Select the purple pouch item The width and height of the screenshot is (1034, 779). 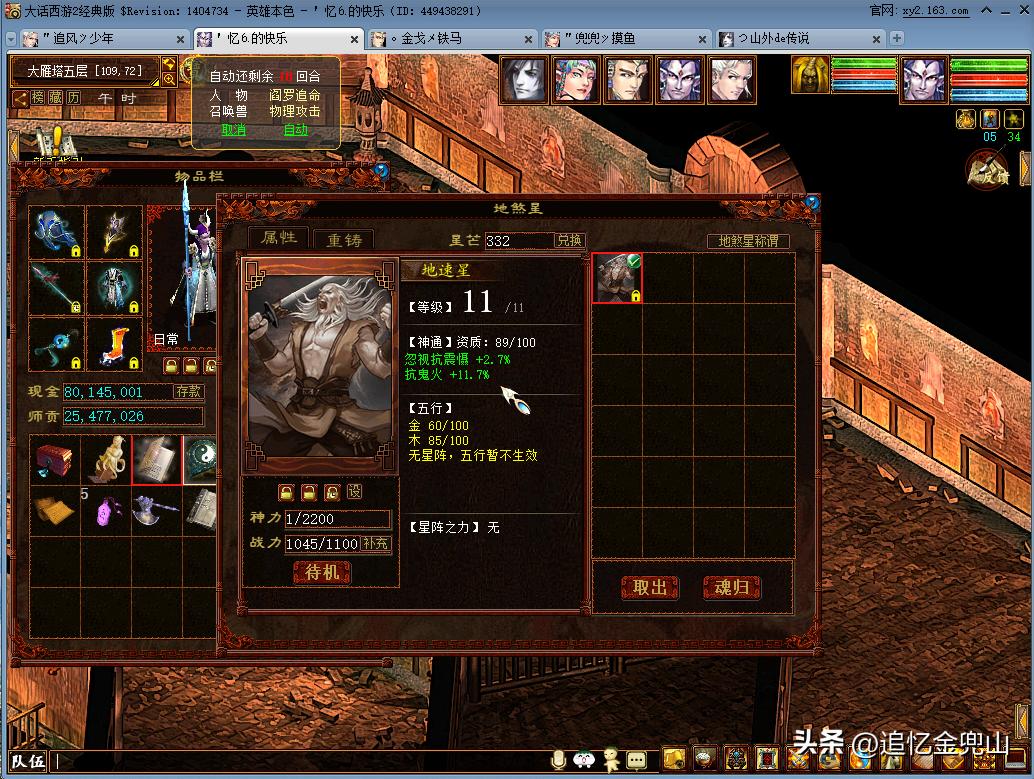coord(106,512)
